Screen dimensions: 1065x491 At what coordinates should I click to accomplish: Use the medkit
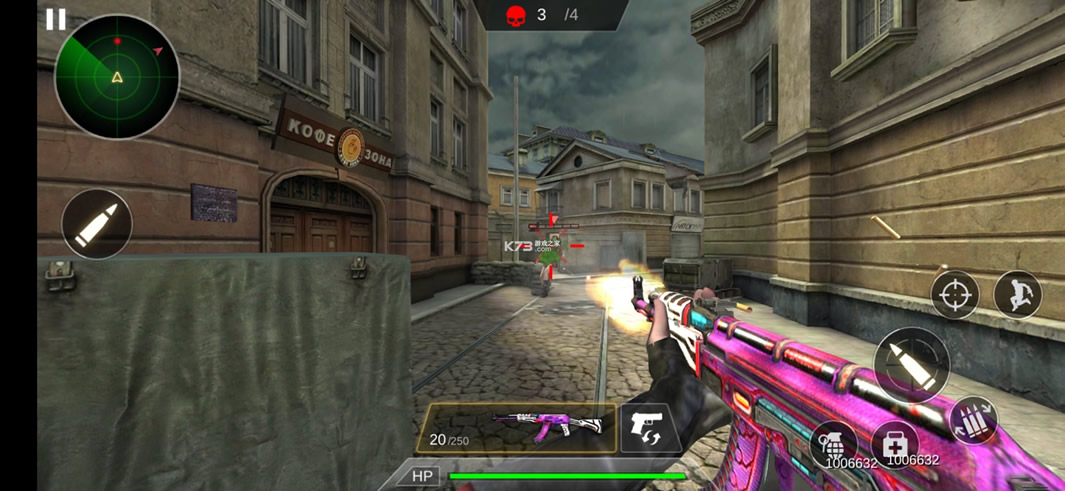click(x=895, y=443)
